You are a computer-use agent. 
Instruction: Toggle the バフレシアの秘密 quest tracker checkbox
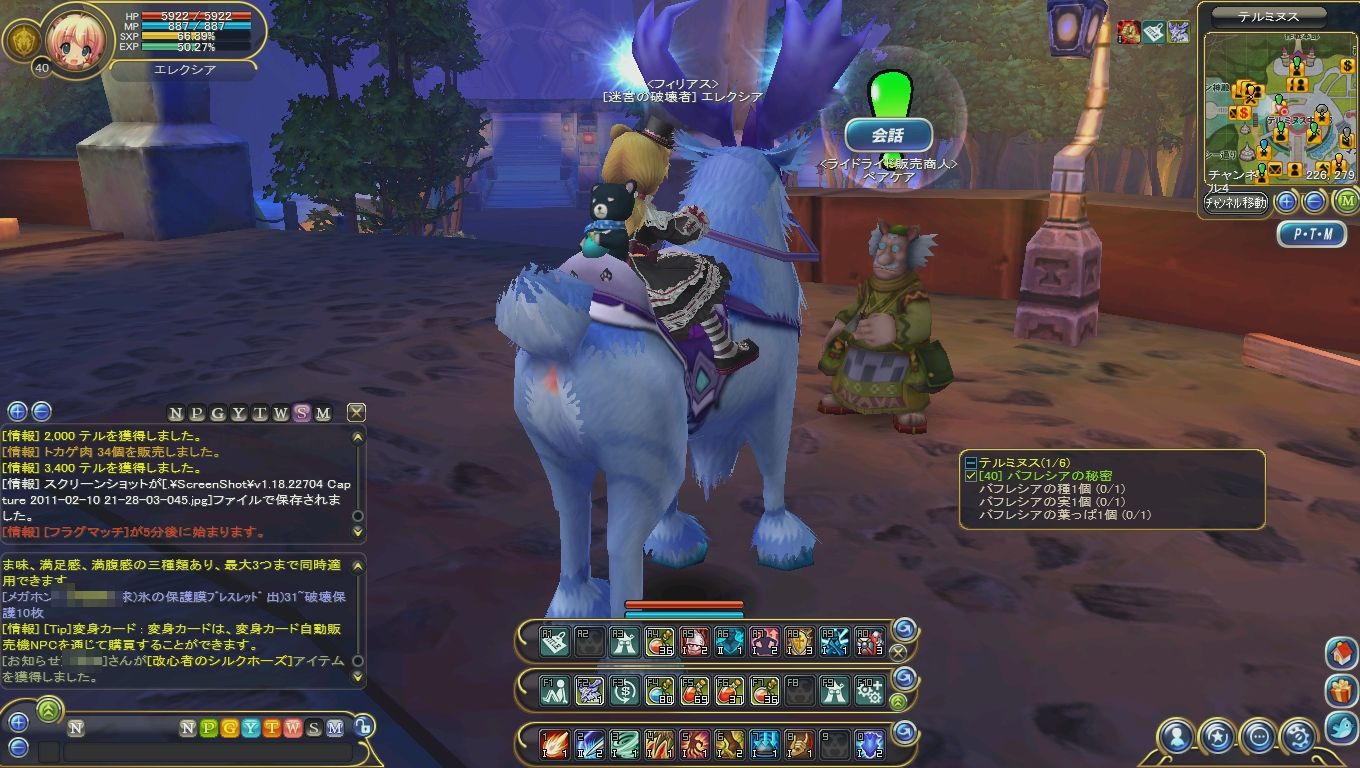(x=970, y=477)
